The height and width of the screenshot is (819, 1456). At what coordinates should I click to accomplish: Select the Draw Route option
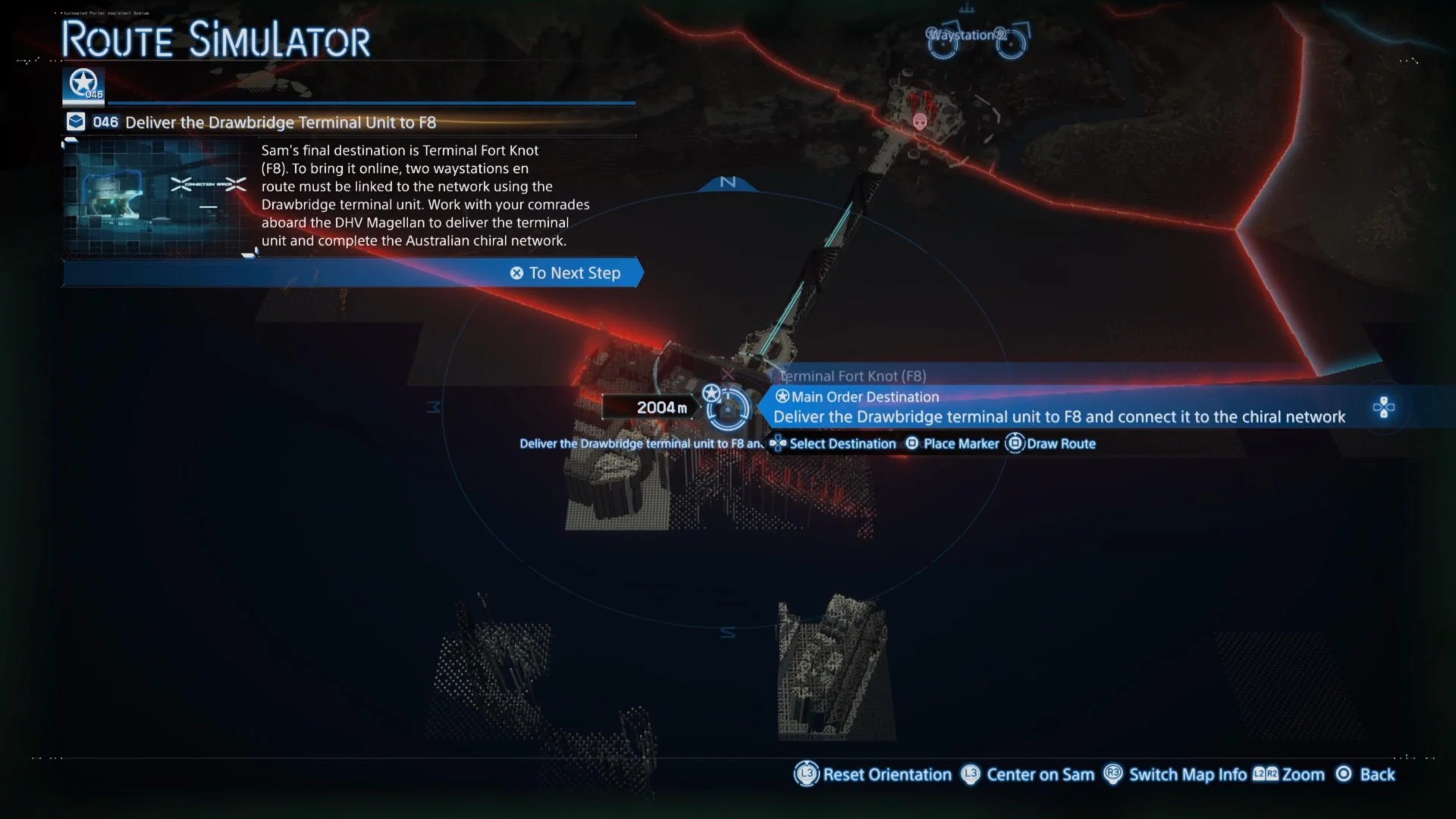pos(1051,444)
